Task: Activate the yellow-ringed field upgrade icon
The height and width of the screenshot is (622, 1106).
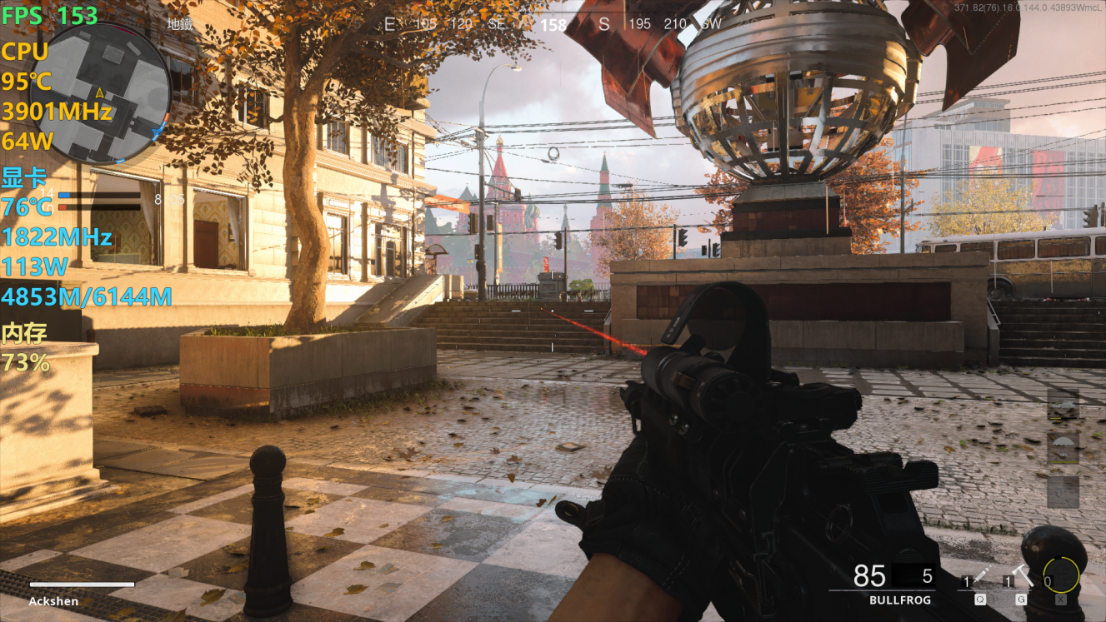Action: [1061, 575]
